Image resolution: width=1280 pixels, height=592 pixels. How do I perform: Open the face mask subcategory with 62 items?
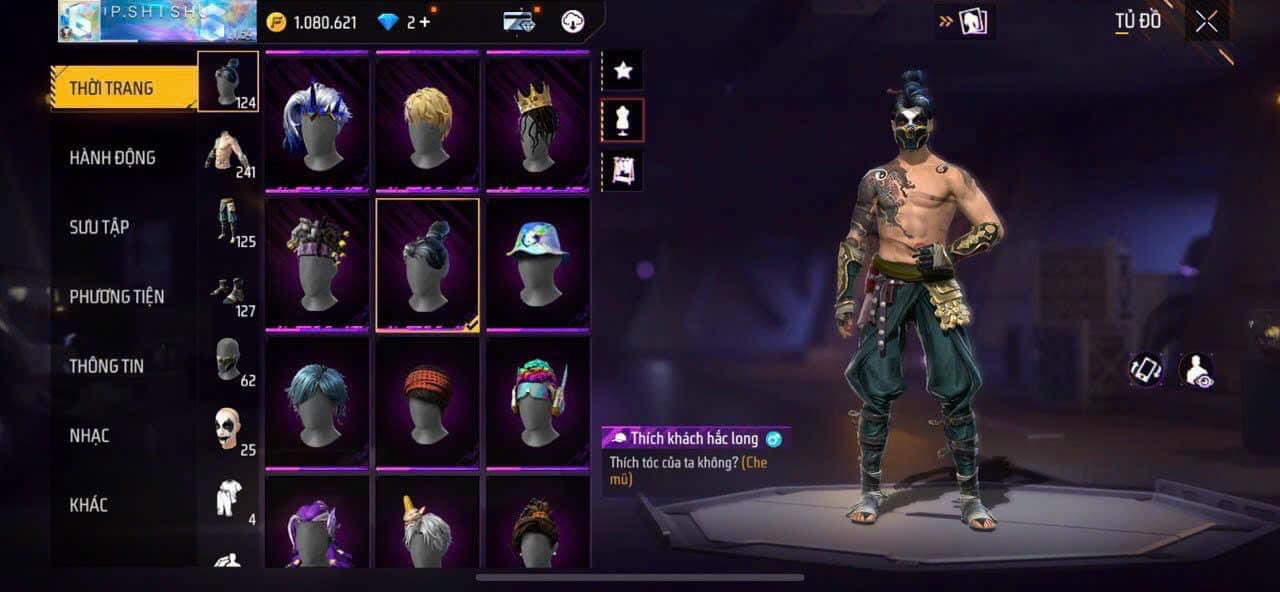tap(229, 361)
